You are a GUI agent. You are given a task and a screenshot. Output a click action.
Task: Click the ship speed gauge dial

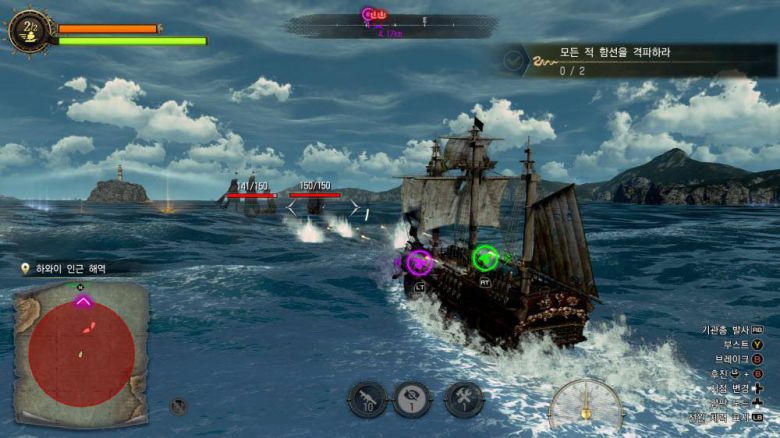pos(586,407)
